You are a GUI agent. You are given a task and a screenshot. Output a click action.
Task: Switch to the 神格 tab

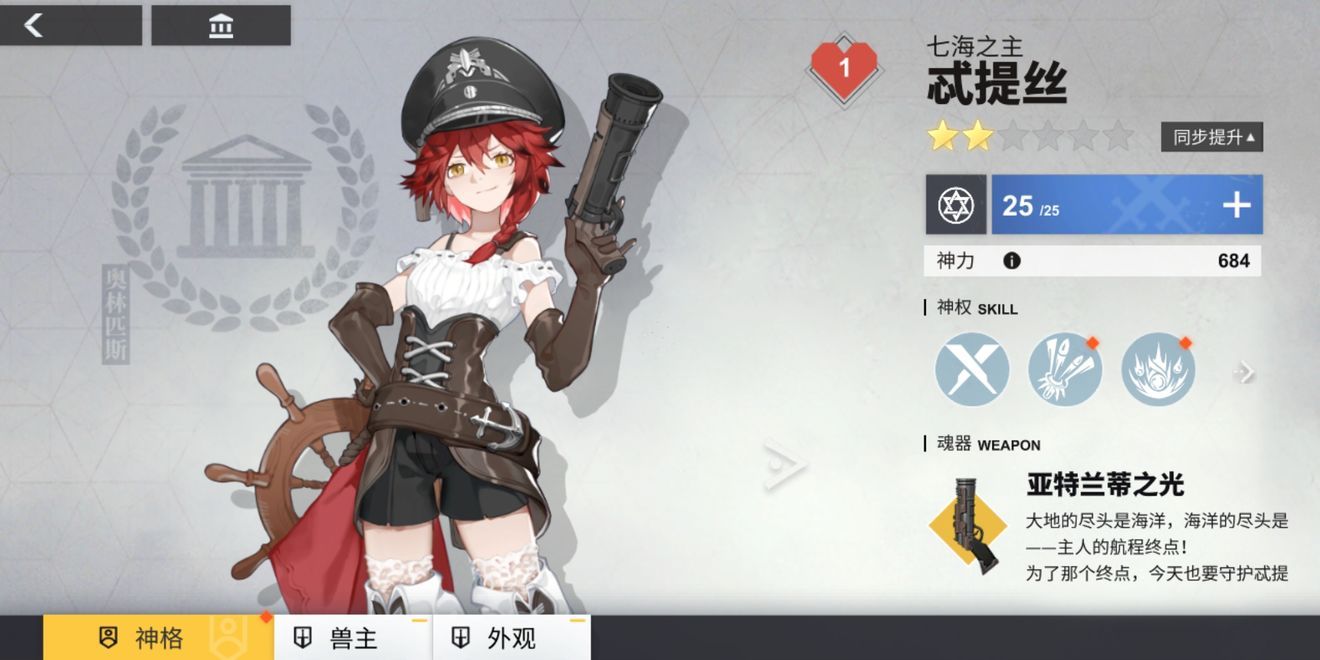point(158,637)
